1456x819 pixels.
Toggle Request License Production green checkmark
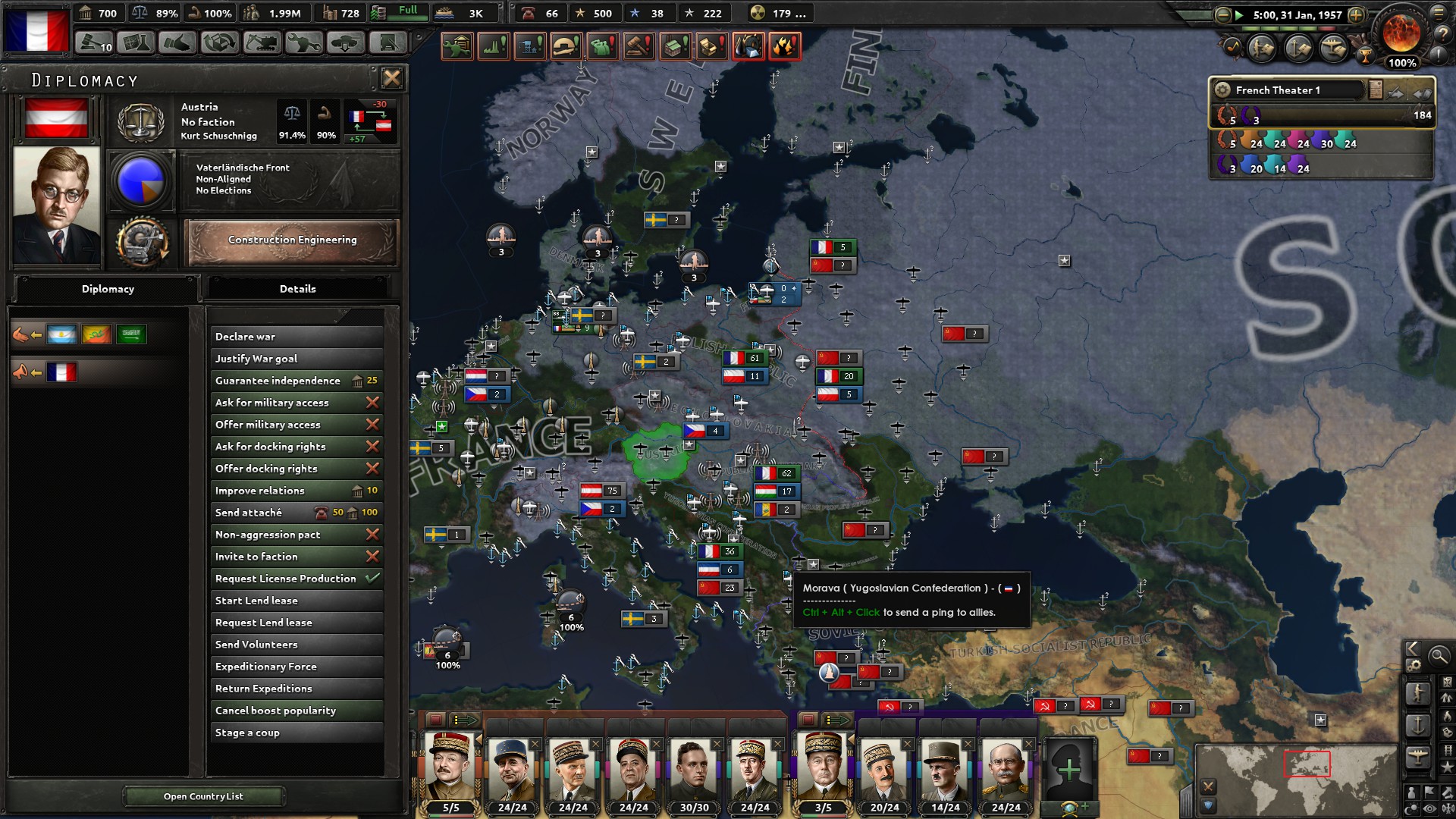(x=373, y=579)
